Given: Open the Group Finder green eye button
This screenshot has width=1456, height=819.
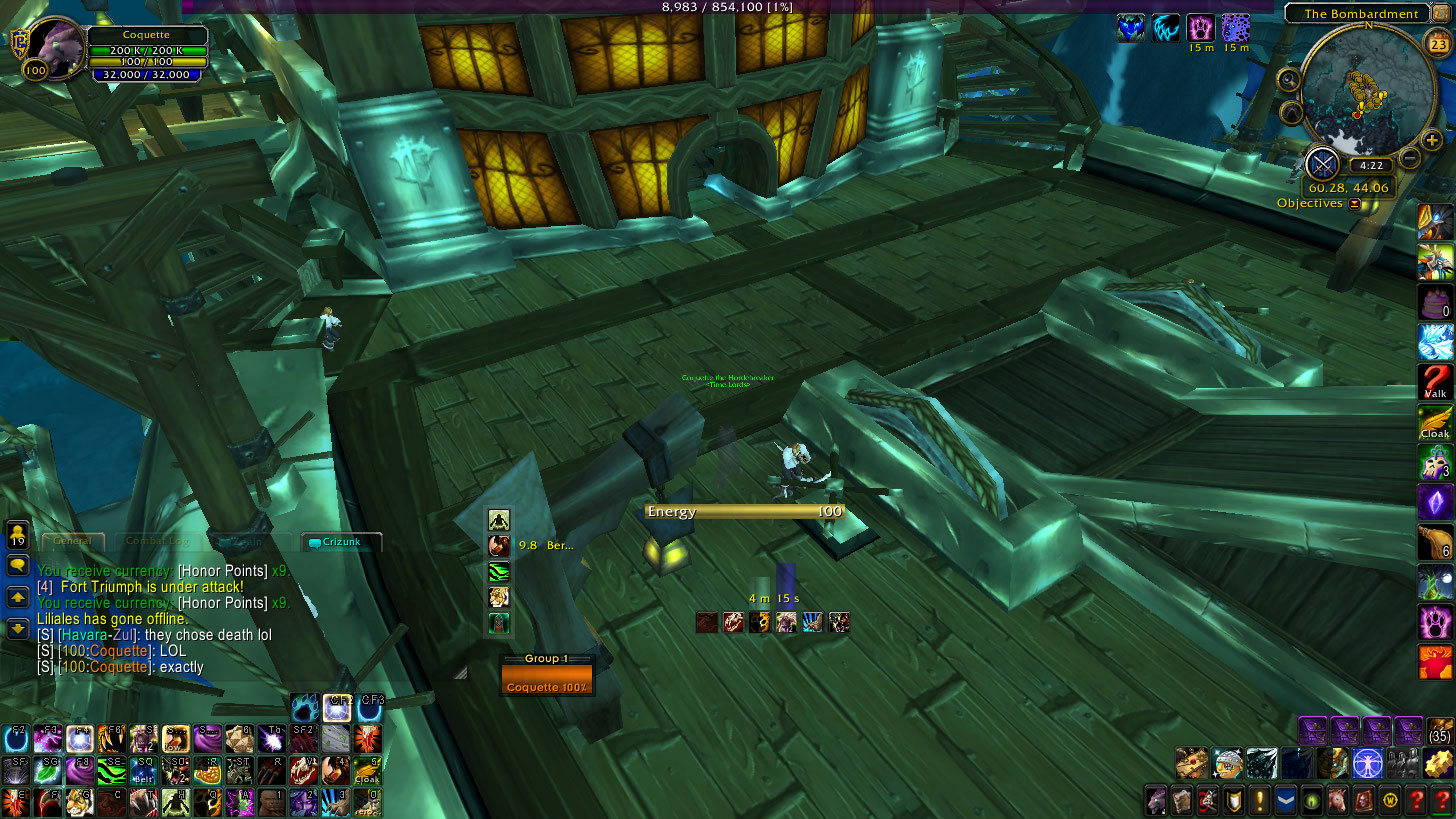Looking at the screenshot, I should pyautogui.click(x=1311, y=800).
